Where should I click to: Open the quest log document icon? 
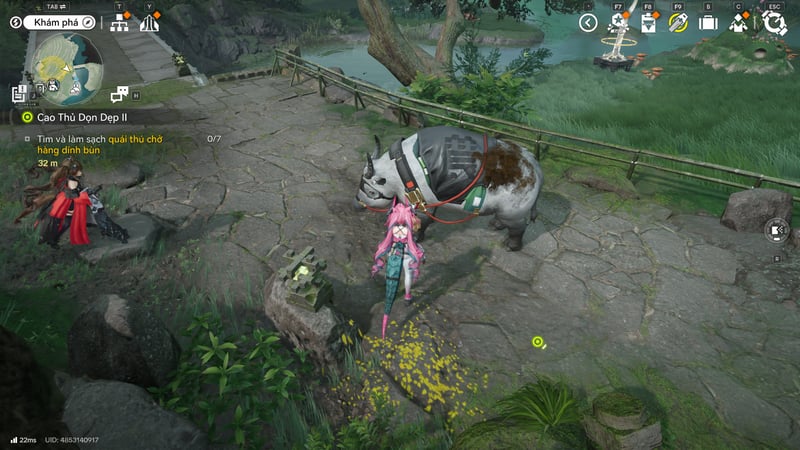[20, 93]
